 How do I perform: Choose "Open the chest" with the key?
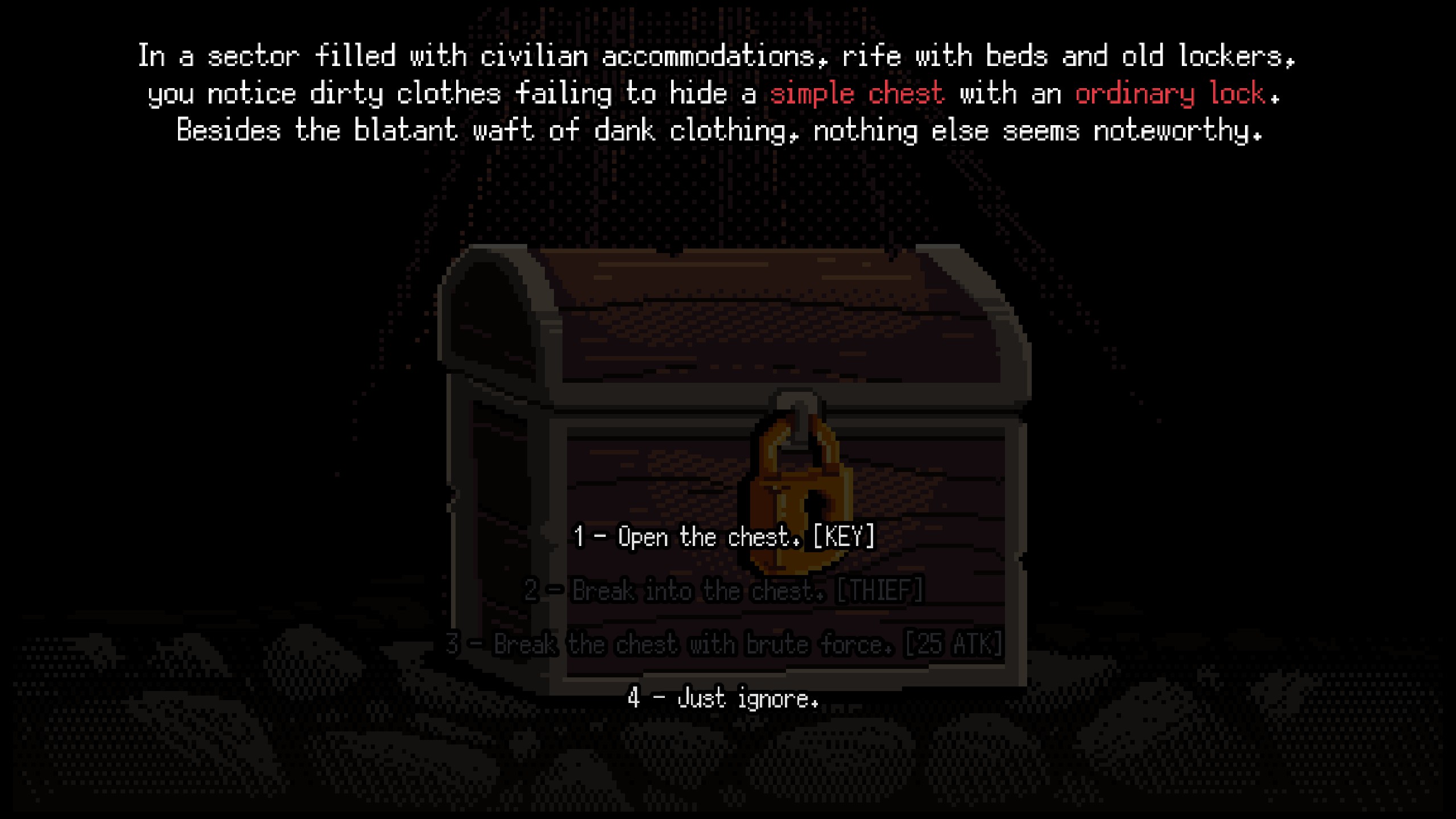click(723, 536)
